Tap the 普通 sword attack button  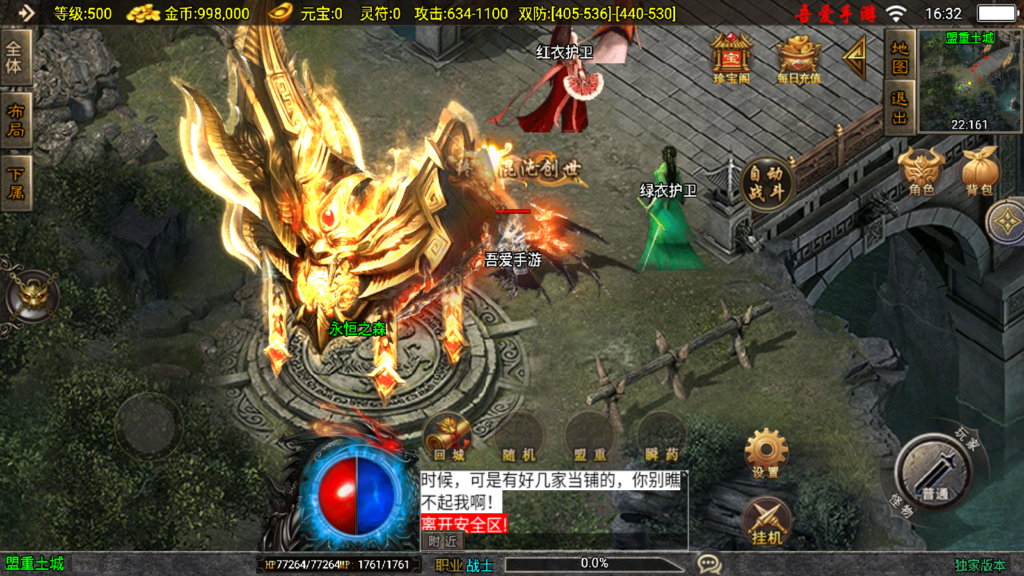(935, 473)
